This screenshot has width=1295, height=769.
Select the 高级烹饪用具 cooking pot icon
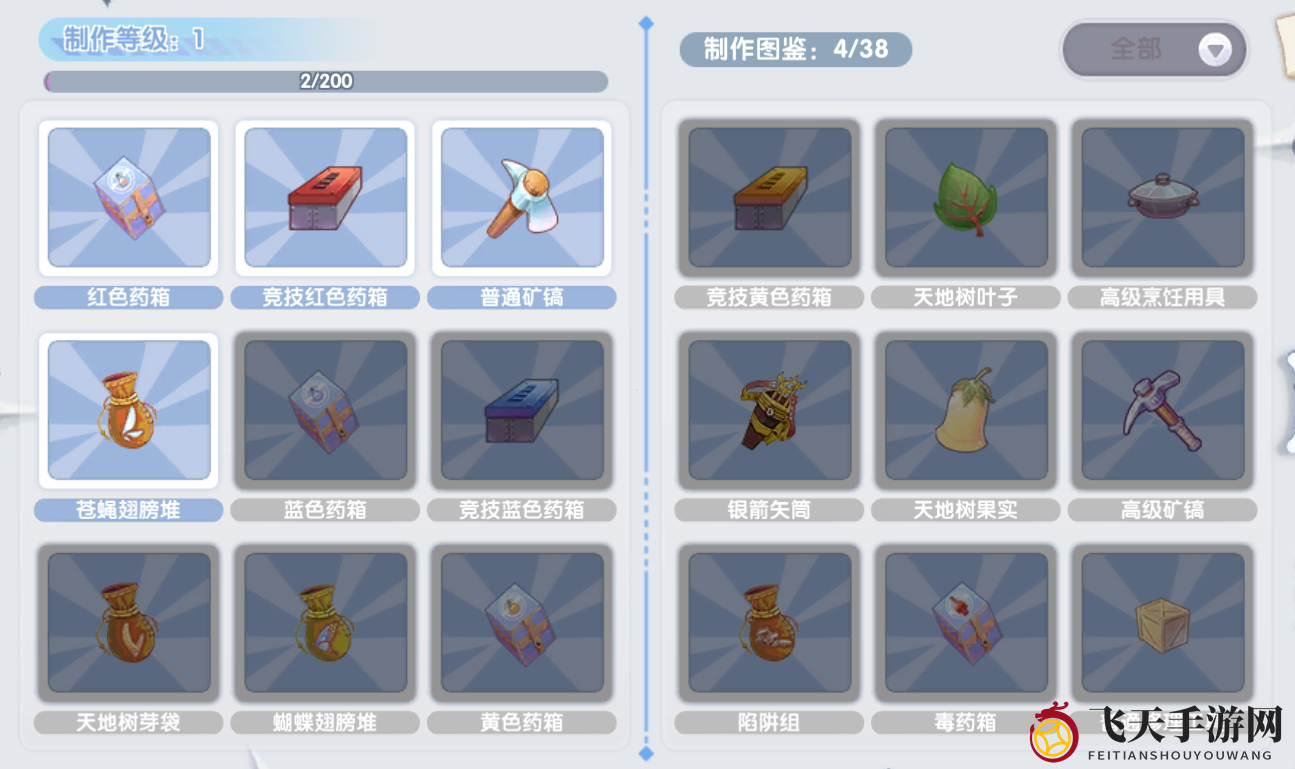click(x=1161, y=198)
